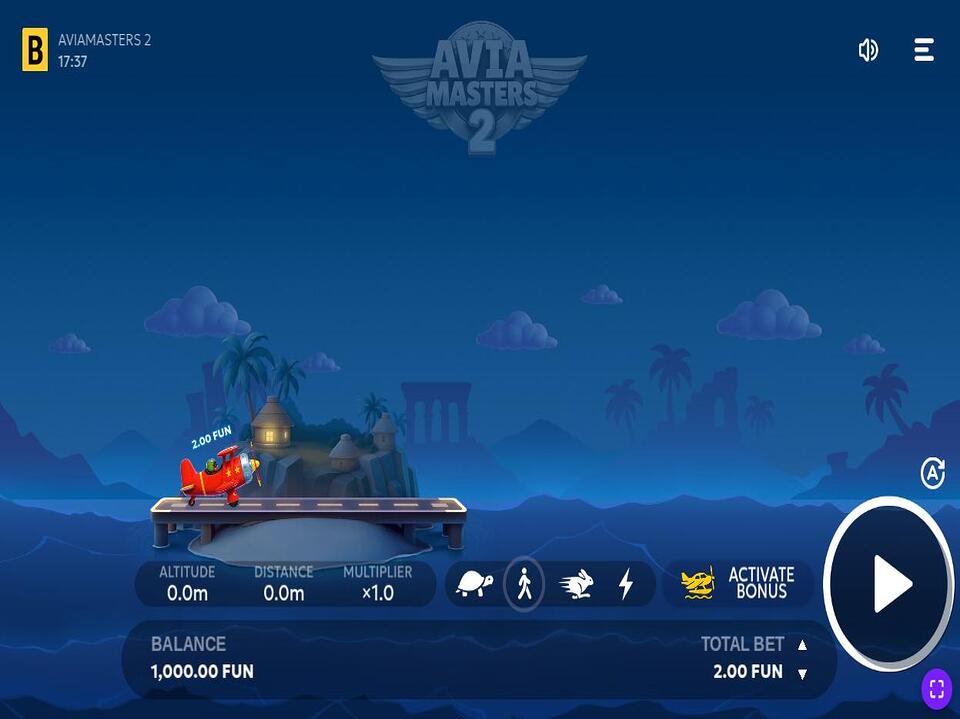Click the yellow B logo icon

click(35, 50)
